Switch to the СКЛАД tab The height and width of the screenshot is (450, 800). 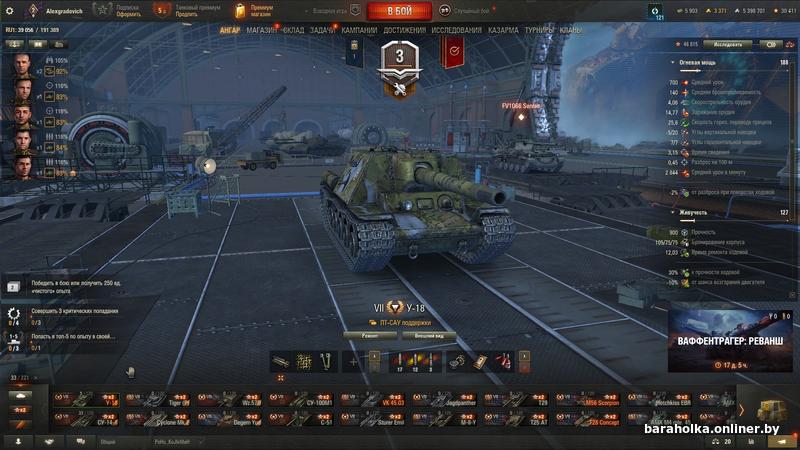[293, 31]
